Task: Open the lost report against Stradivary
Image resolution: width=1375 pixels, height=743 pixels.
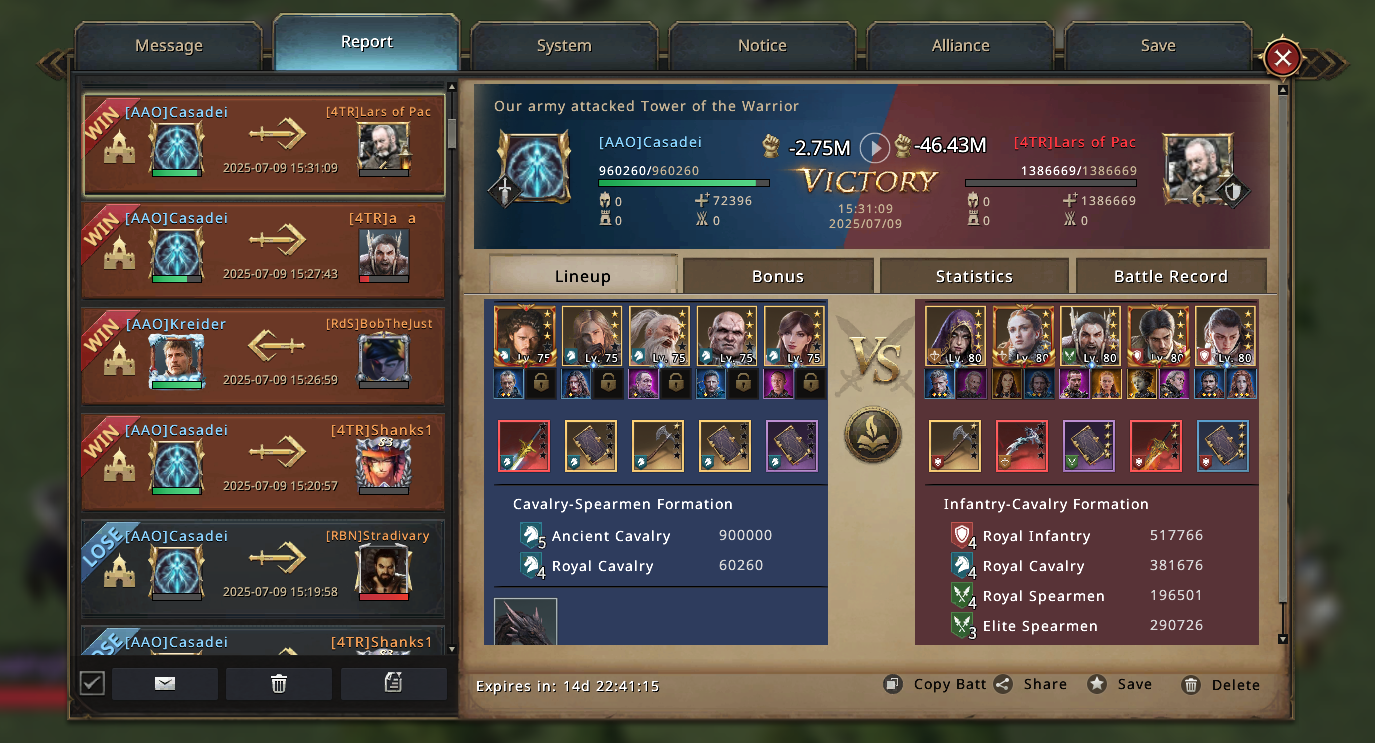Action: (x=264, y=568)
